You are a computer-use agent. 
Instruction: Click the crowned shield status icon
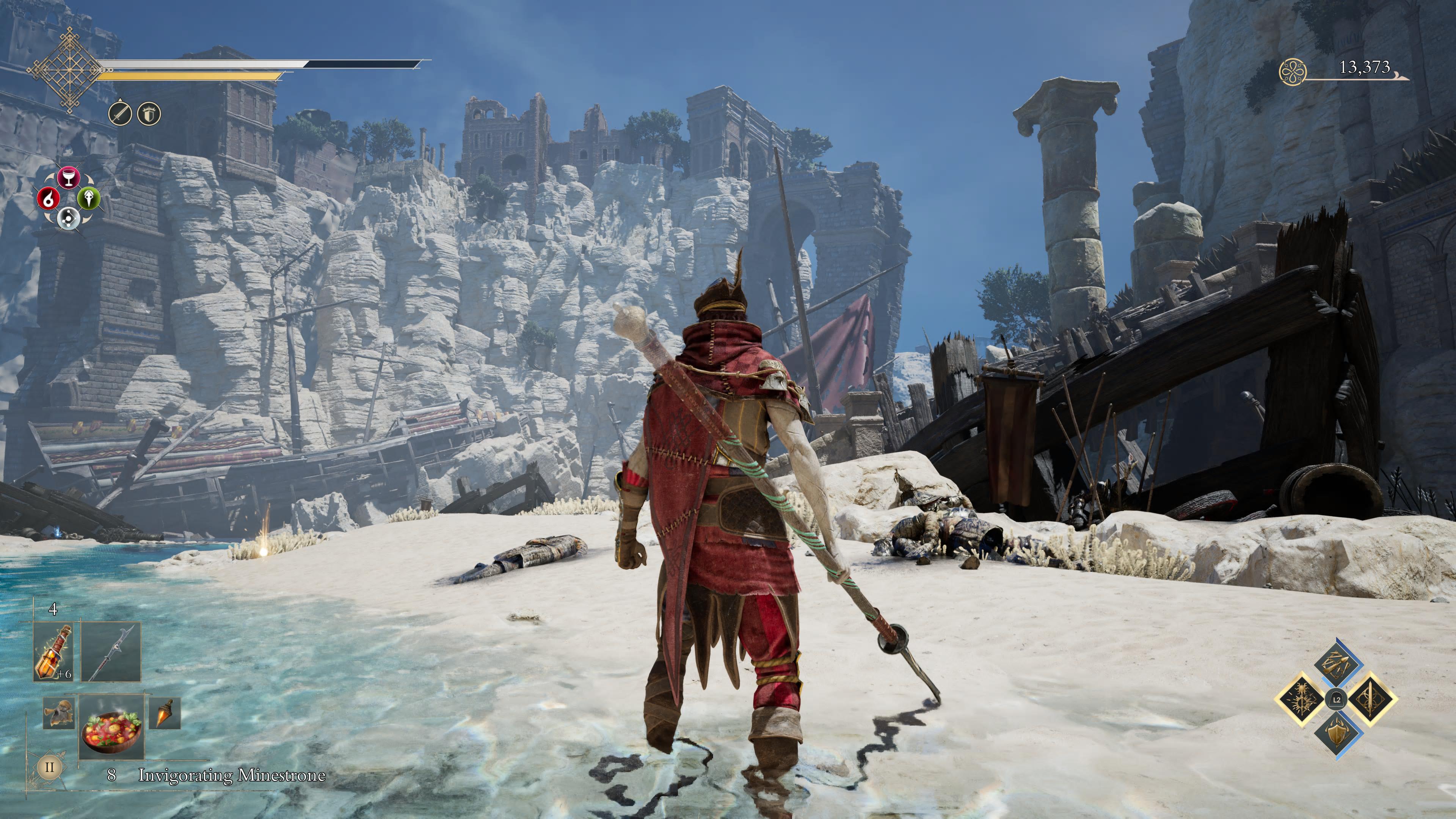click(x=149, y=114)
